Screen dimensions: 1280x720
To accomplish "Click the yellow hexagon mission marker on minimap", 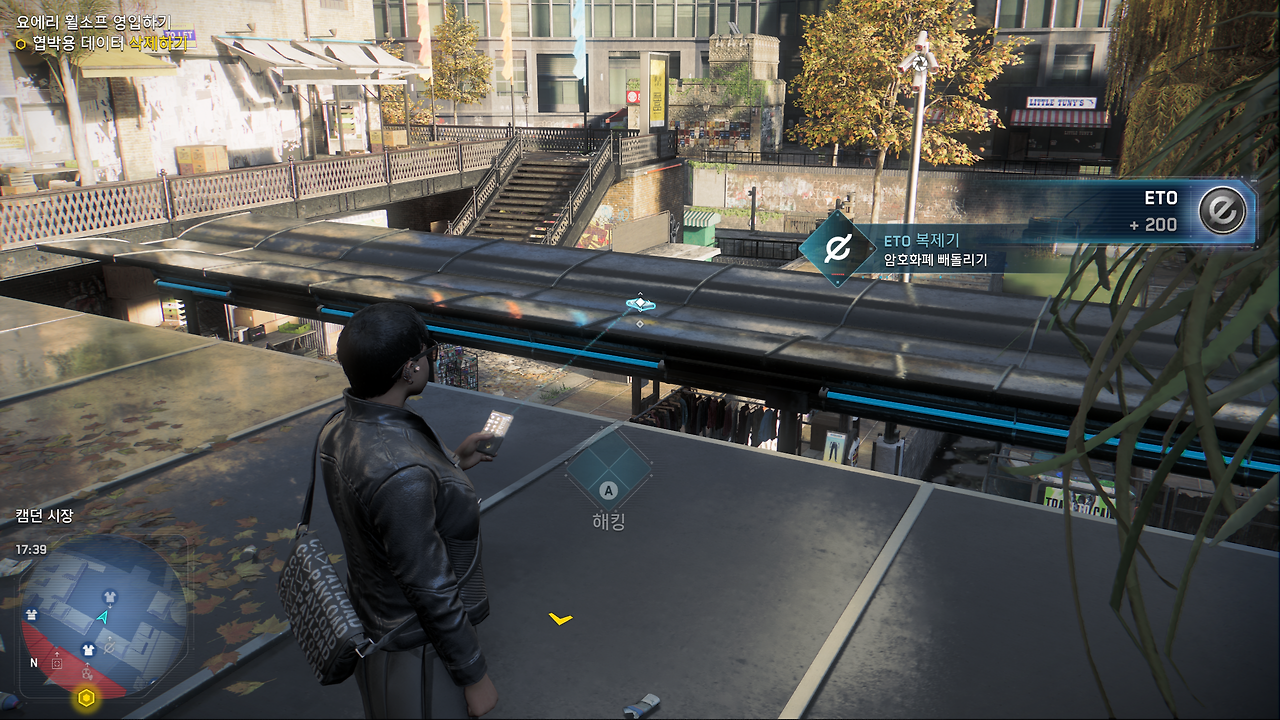I will tap(86, 696).
